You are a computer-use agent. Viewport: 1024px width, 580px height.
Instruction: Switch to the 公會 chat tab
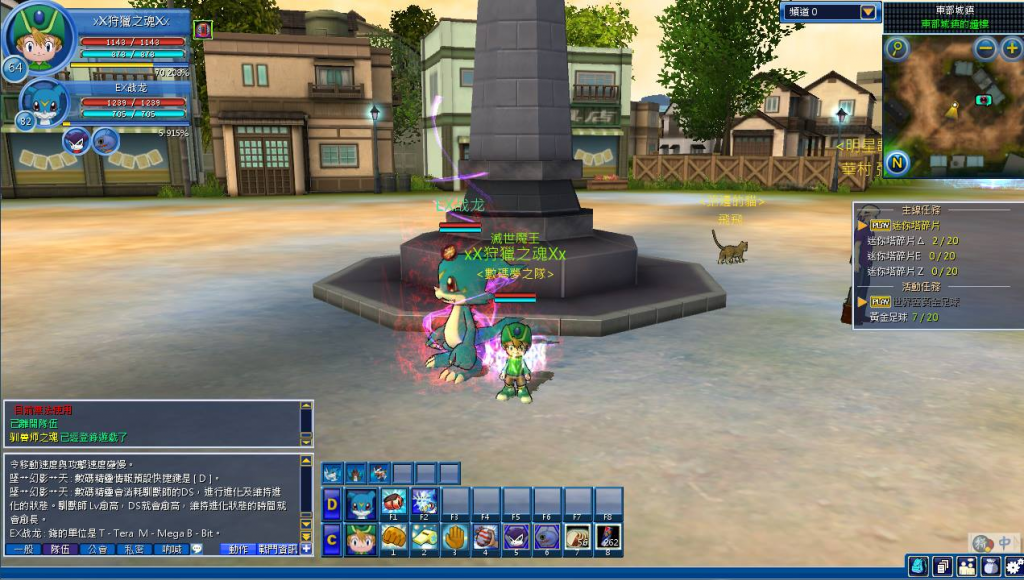pyautogui.click(x=96, y=549)
